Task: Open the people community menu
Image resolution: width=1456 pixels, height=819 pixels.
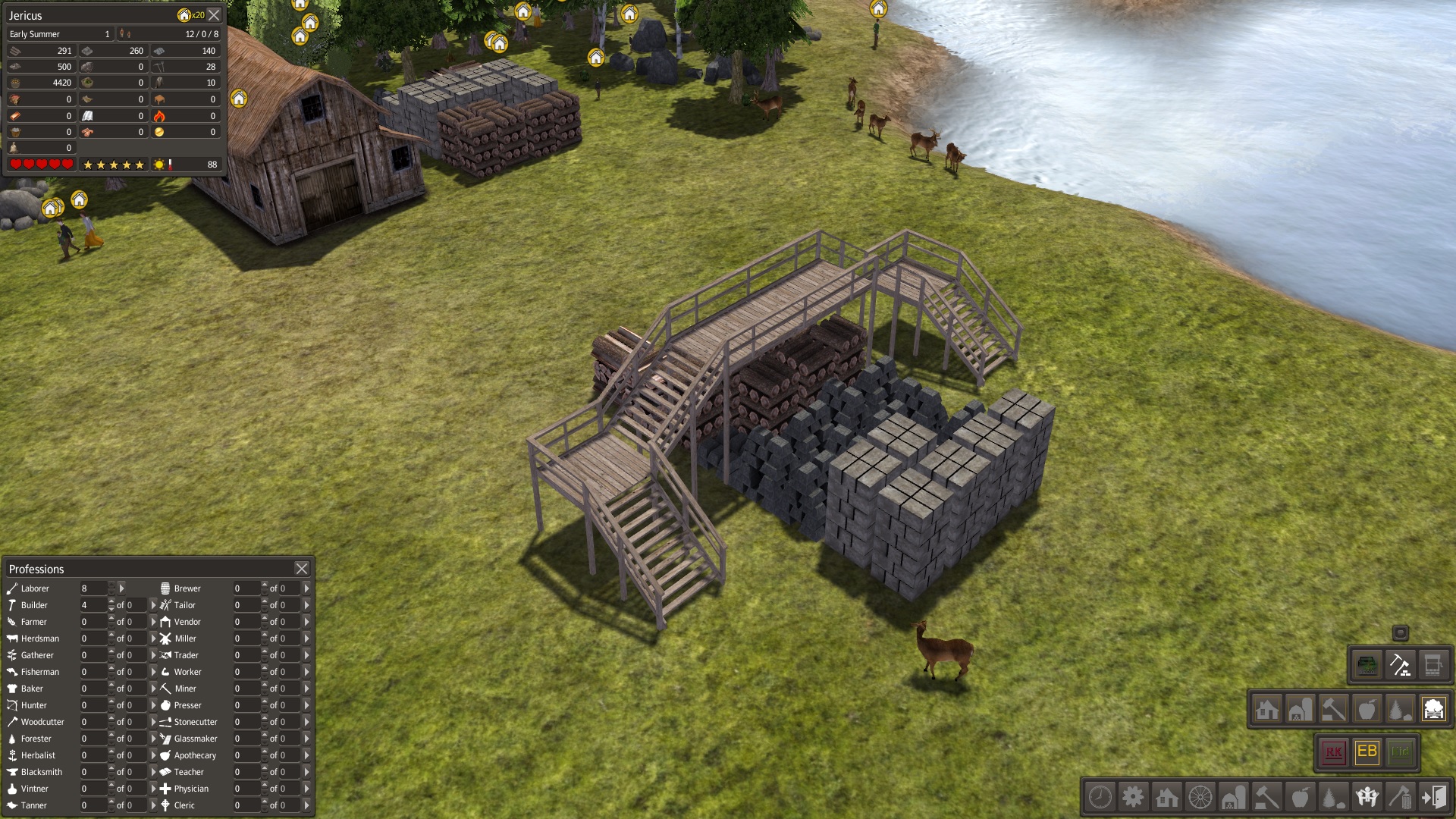Action: (x=1367, y=797)
